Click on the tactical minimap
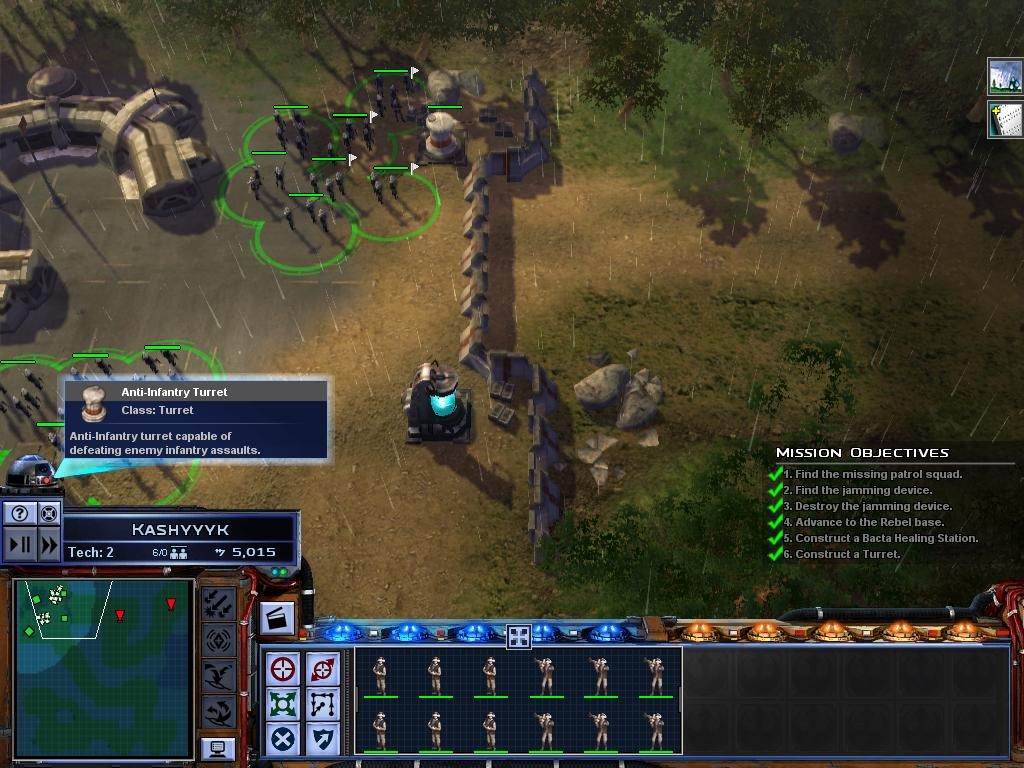The height and width of the screenshot is (768, 1024). click(x=103, y=667)
